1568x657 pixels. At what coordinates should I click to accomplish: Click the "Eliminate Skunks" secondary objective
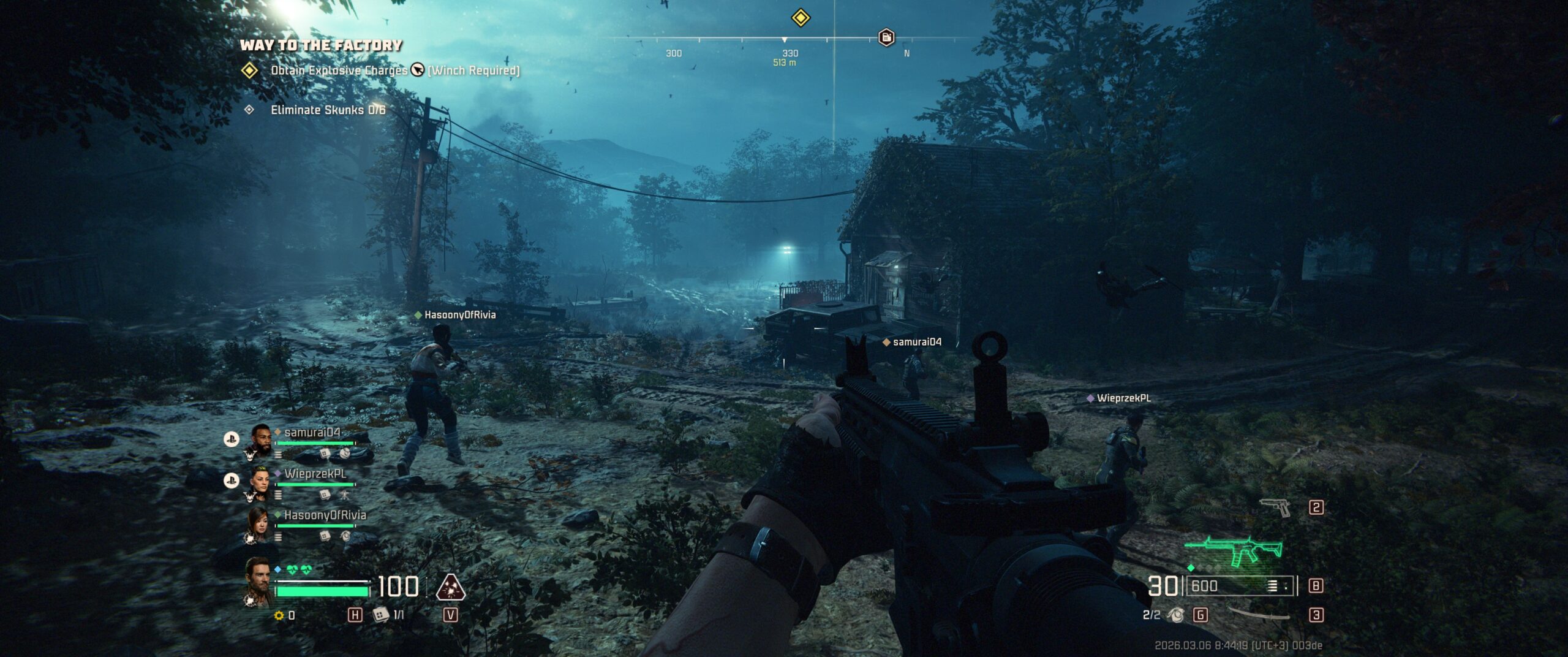pyautogui.click(x=328, y=110)
